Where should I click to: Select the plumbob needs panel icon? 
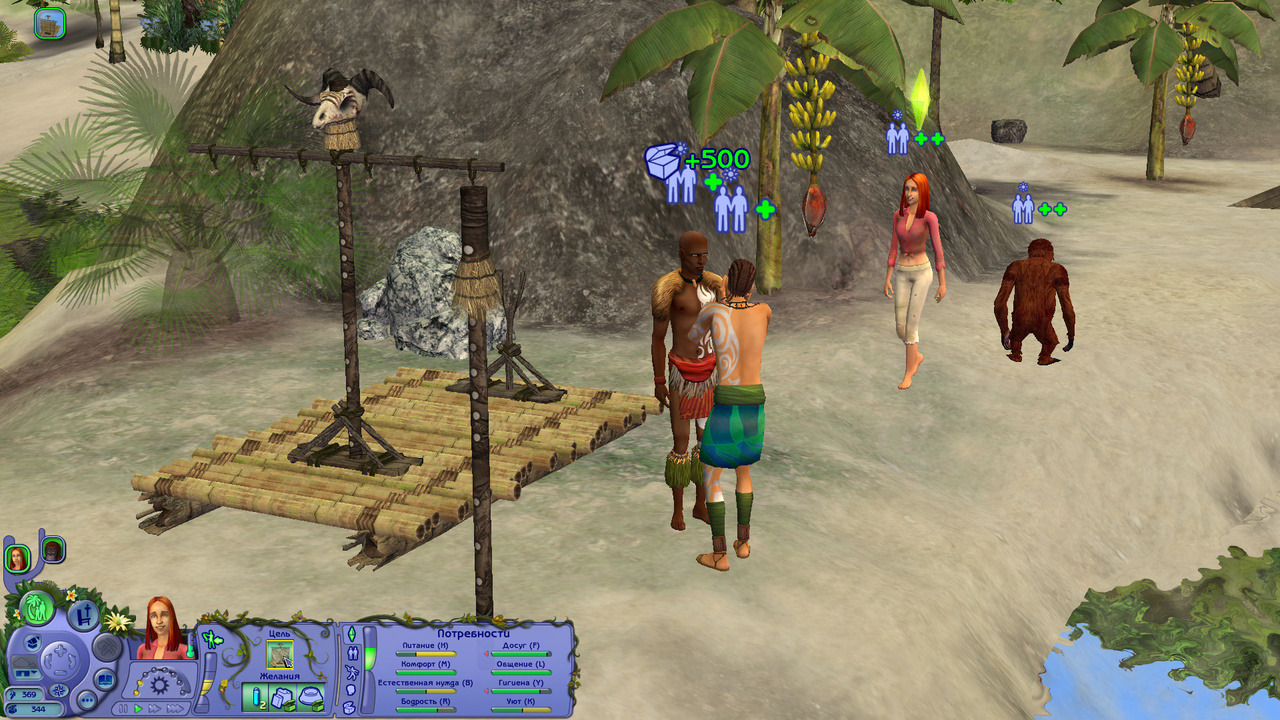coord(350,634)
